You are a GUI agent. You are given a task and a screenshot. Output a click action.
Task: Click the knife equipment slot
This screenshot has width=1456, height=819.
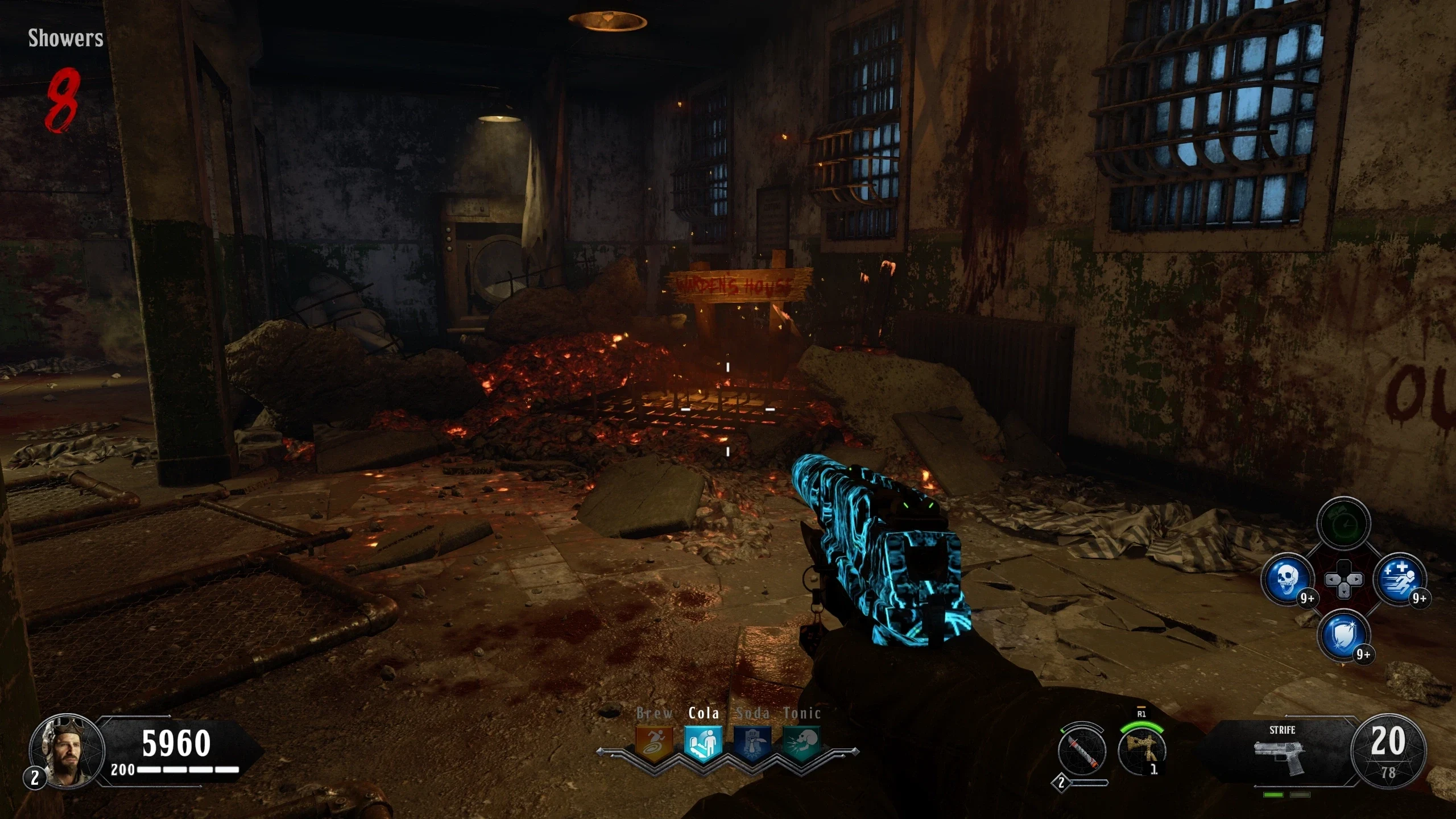(x=1082, y=751)
